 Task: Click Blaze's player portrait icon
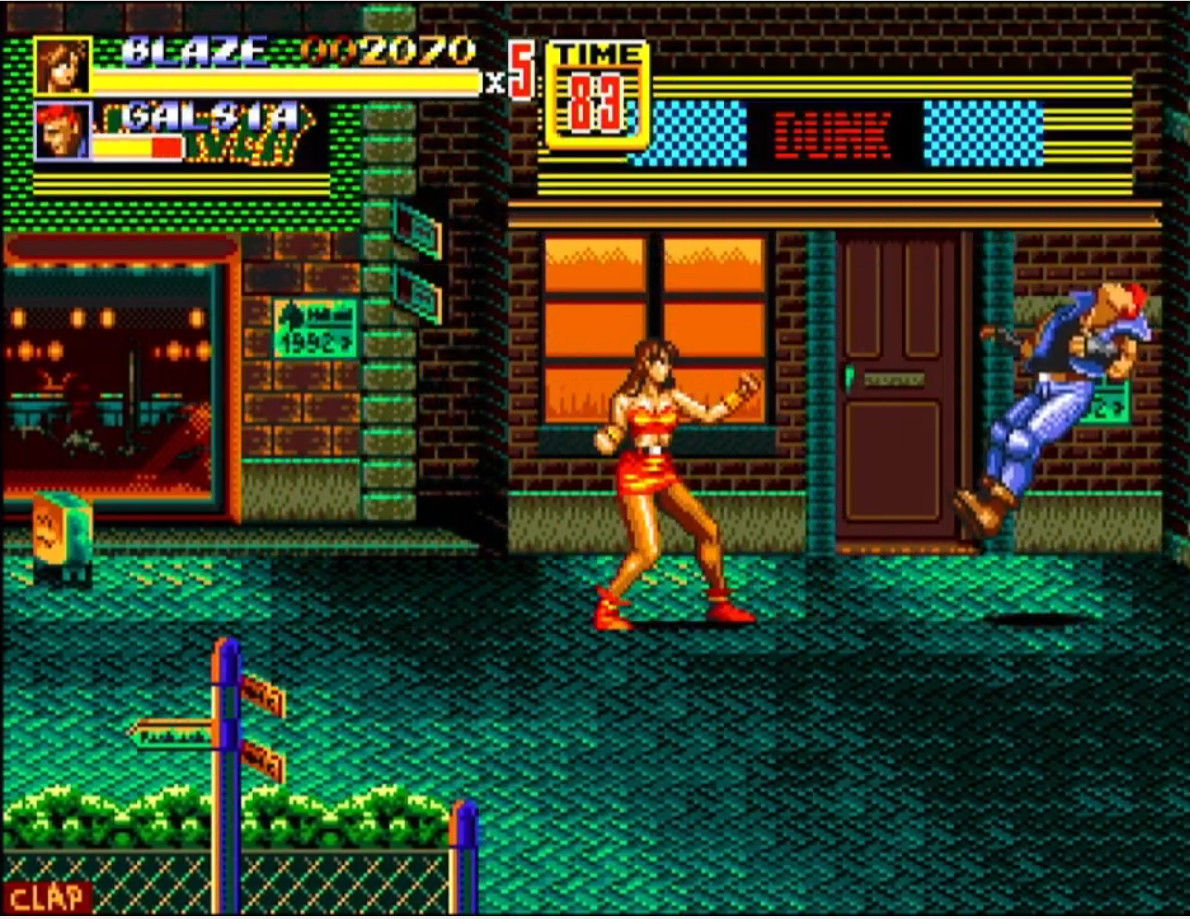tap(63, 66)
